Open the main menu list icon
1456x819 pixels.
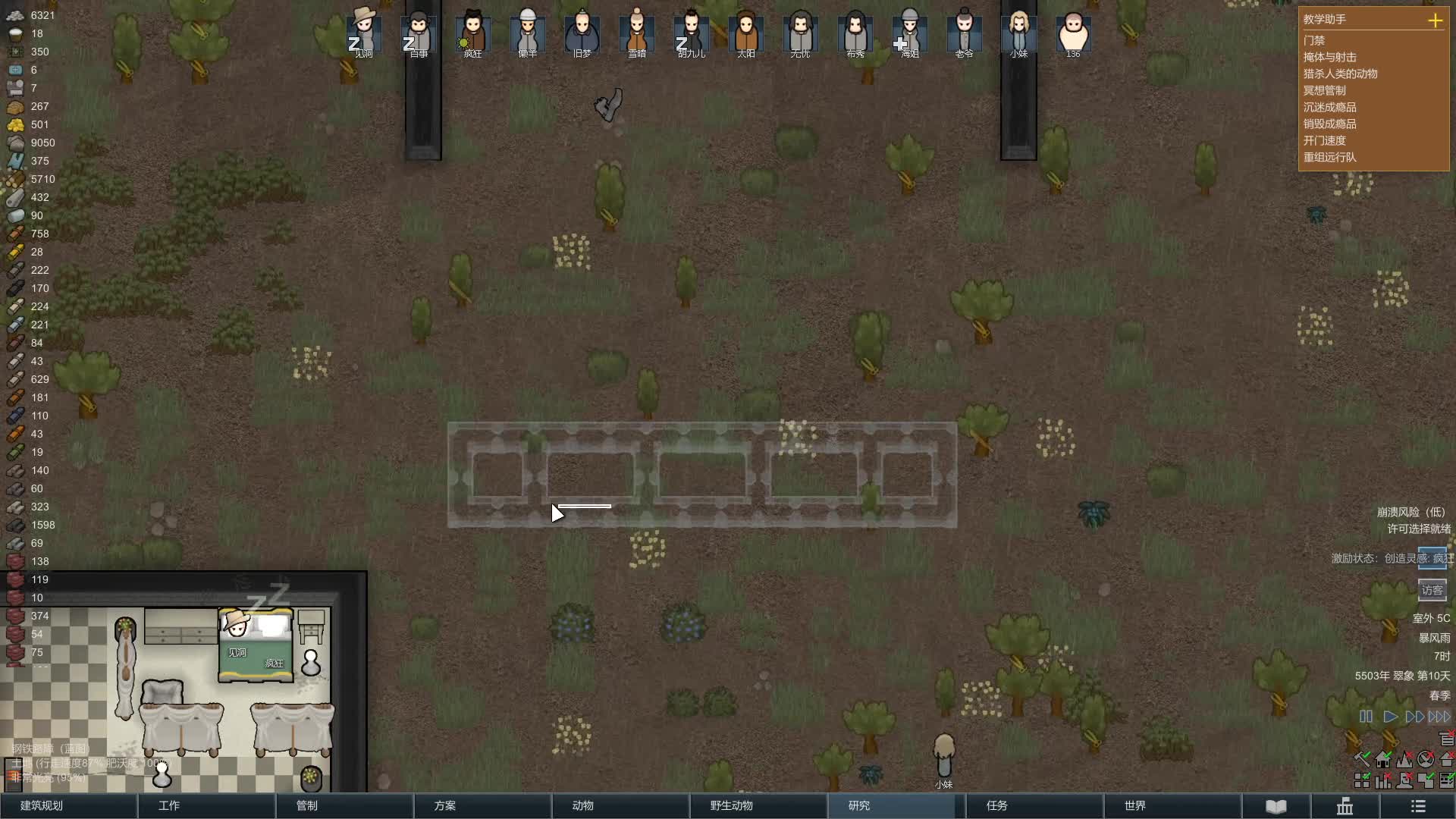point(1418,806)
